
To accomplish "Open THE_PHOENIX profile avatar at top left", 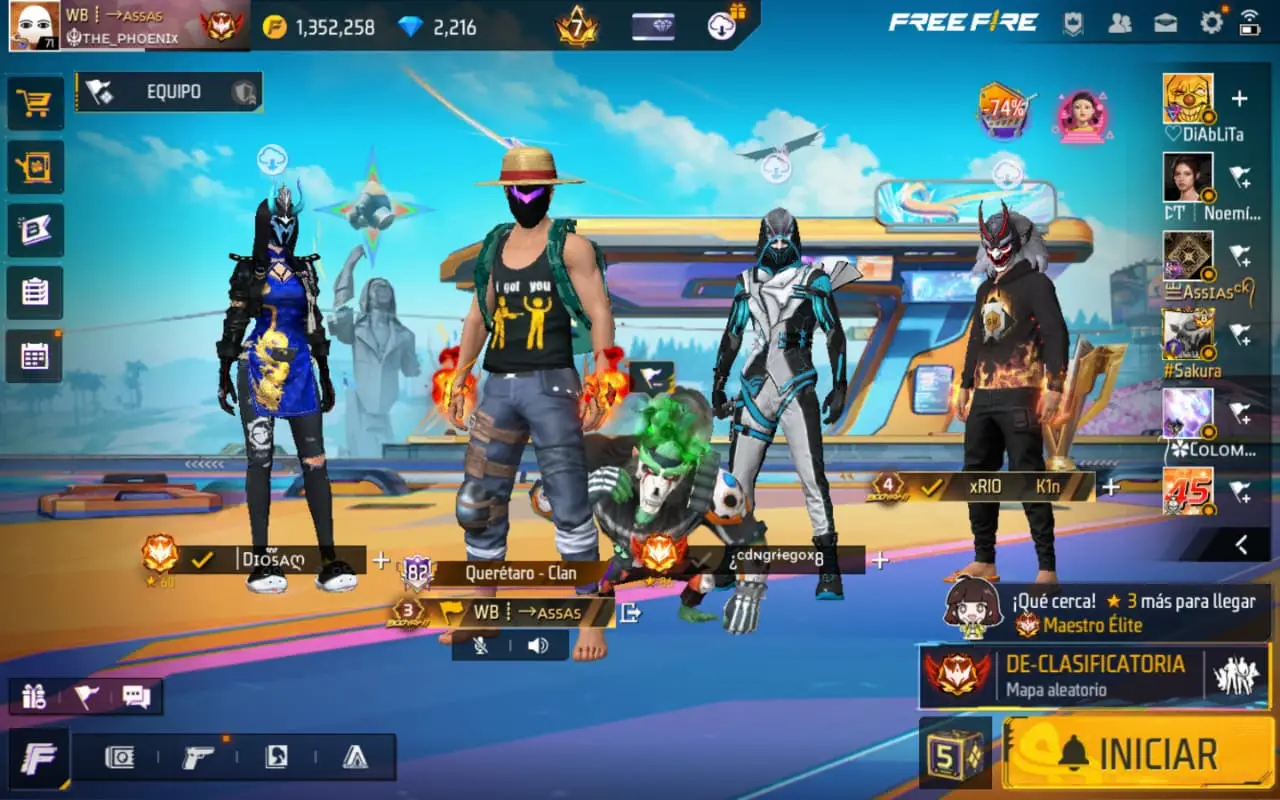I will [36, 26].
